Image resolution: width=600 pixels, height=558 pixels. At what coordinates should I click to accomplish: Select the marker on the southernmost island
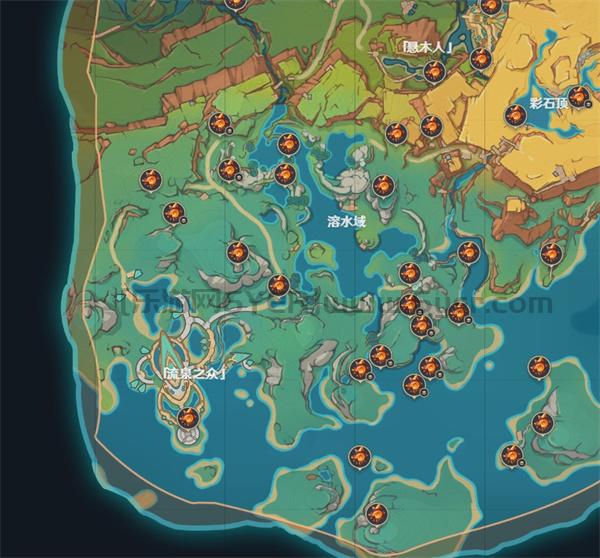(x=376, y=514)
